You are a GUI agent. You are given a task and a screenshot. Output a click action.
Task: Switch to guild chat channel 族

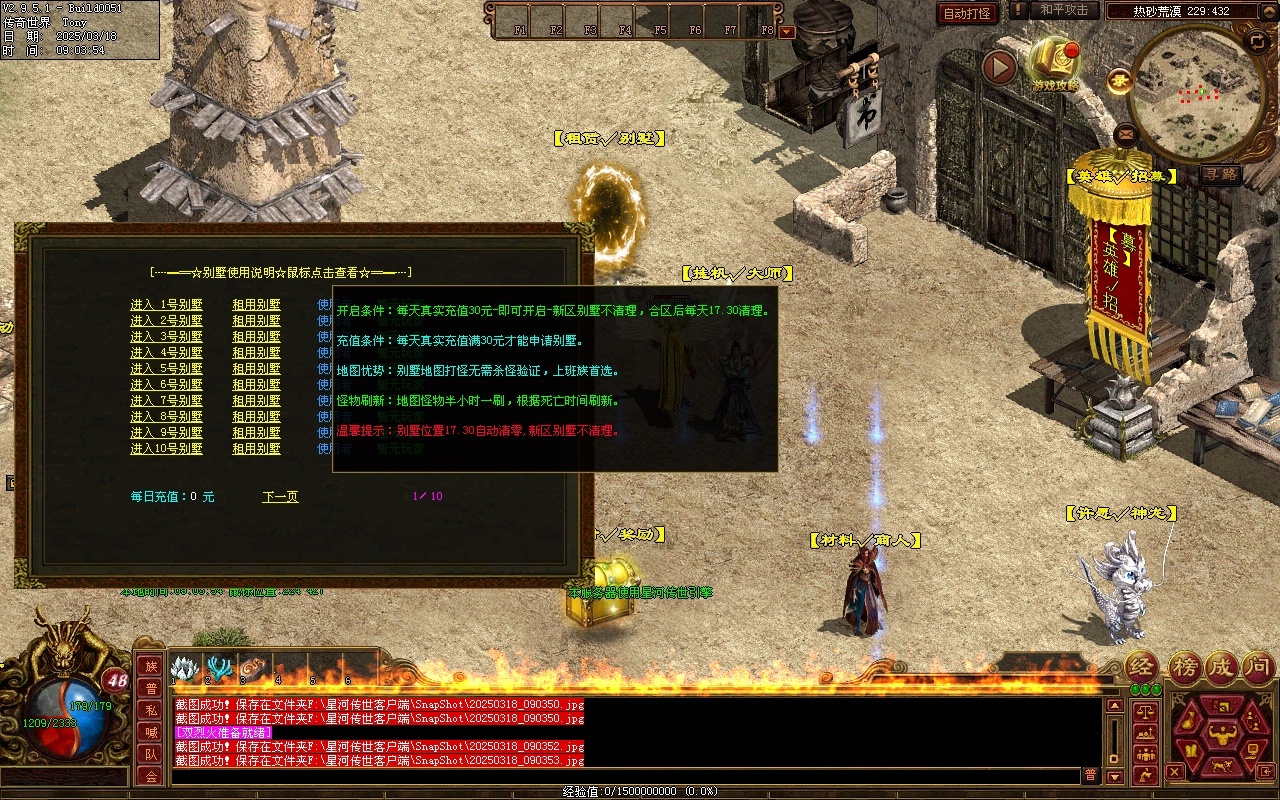pyautogui.click(x=151, y=666)
